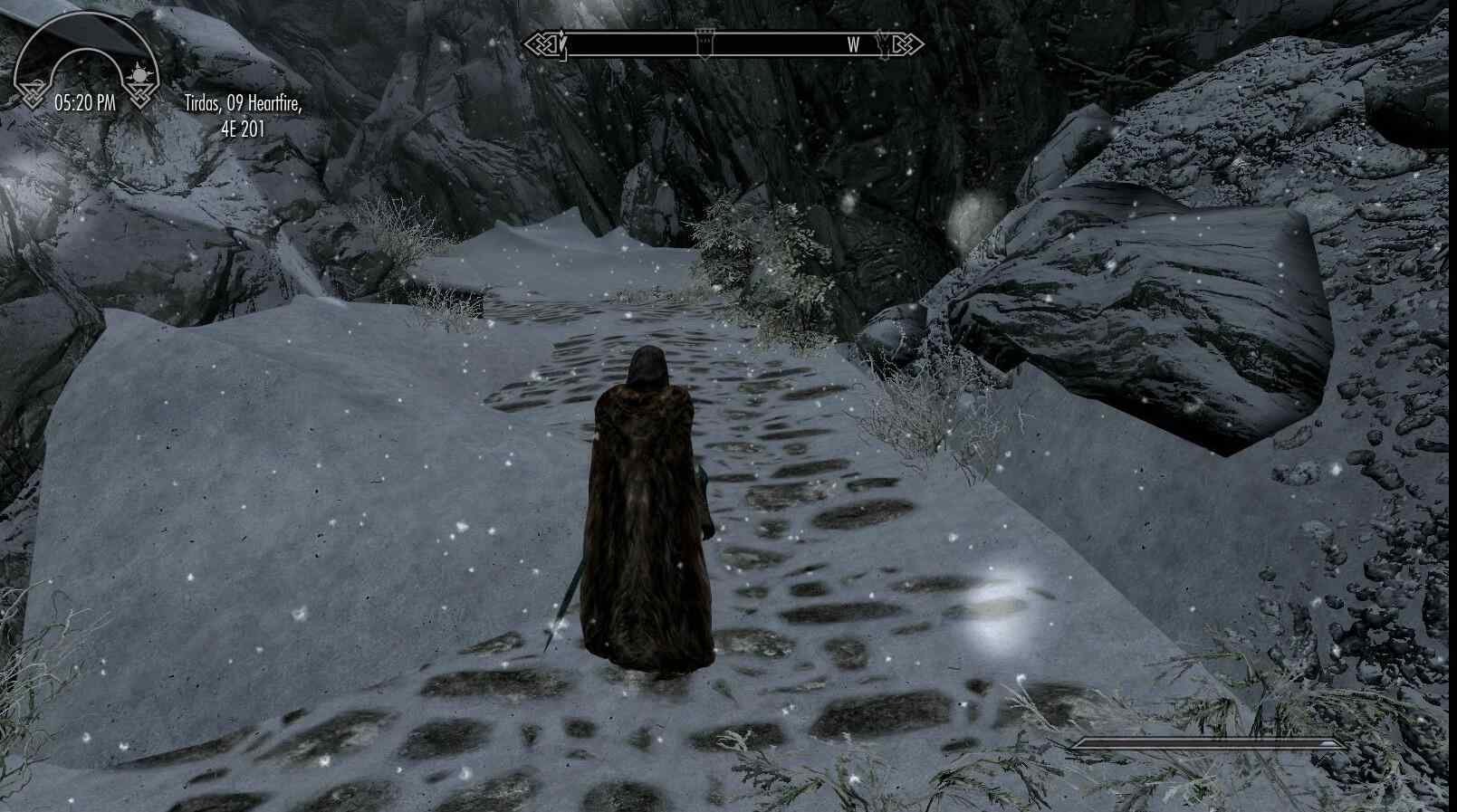
Task: Click the center of the compass bar
Action: [724, 43]
